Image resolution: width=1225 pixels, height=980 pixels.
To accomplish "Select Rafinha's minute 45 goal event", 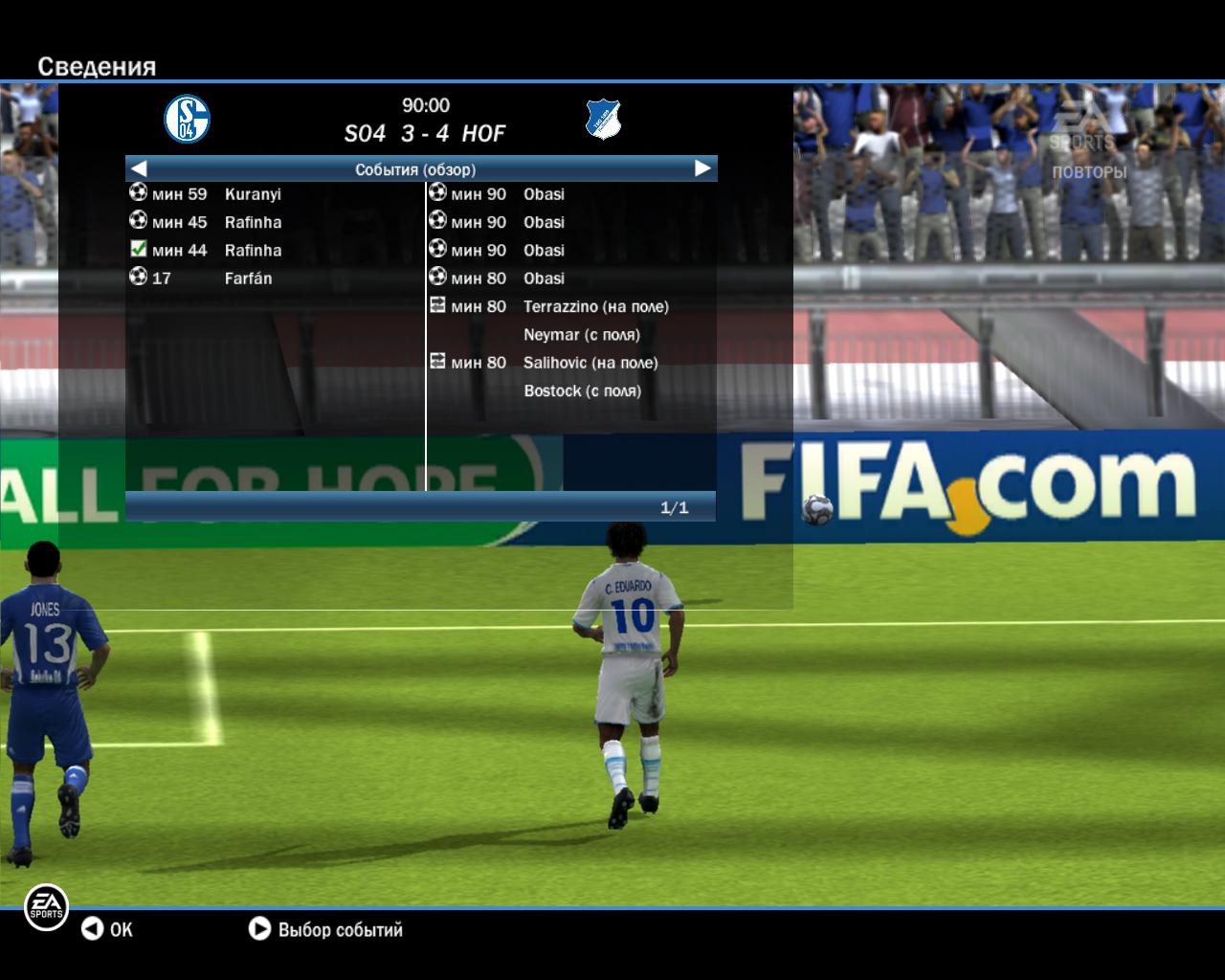I will tap(253, 222).
